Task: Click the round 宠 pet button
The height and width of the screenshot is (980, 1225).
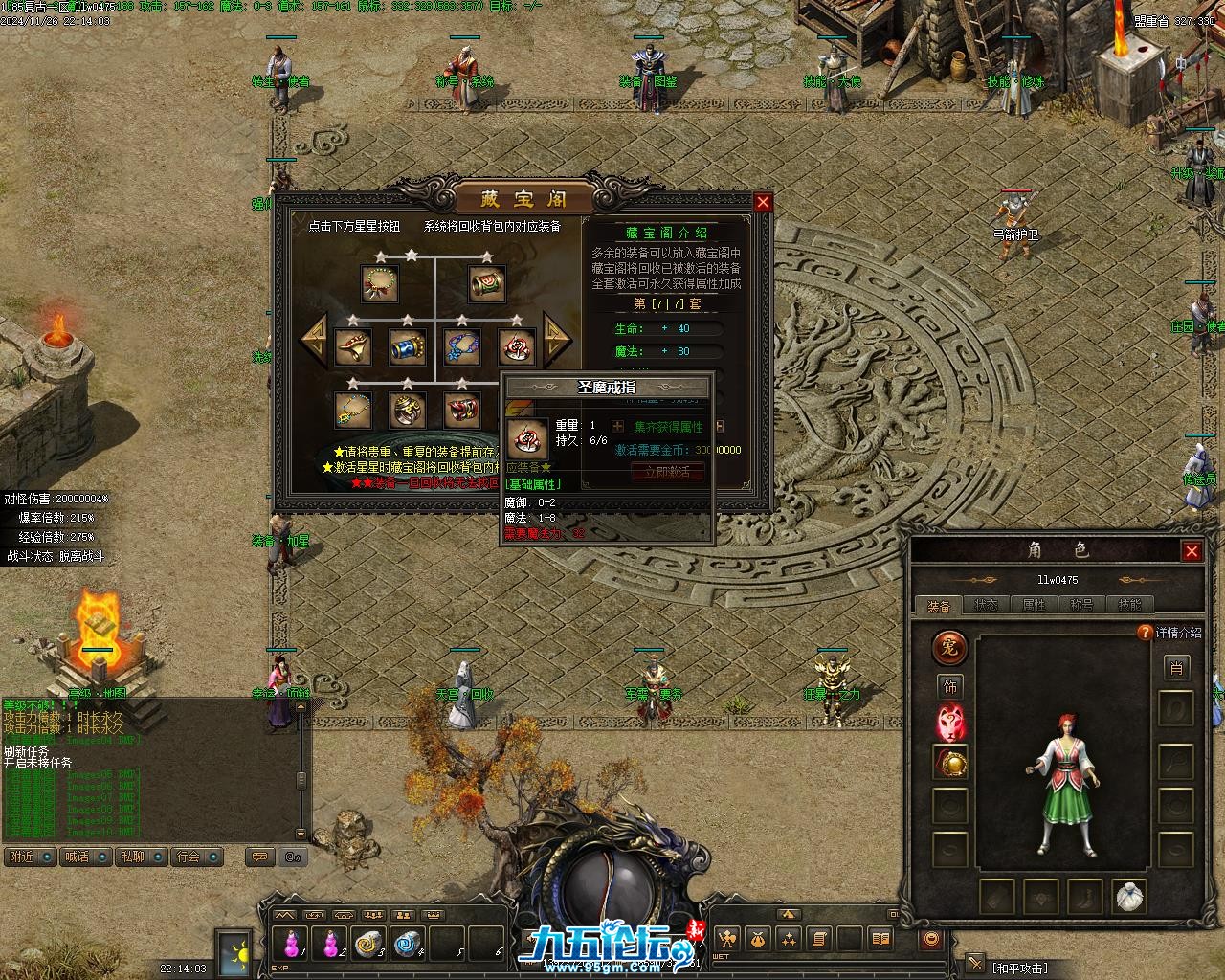Action: point(950,648)
